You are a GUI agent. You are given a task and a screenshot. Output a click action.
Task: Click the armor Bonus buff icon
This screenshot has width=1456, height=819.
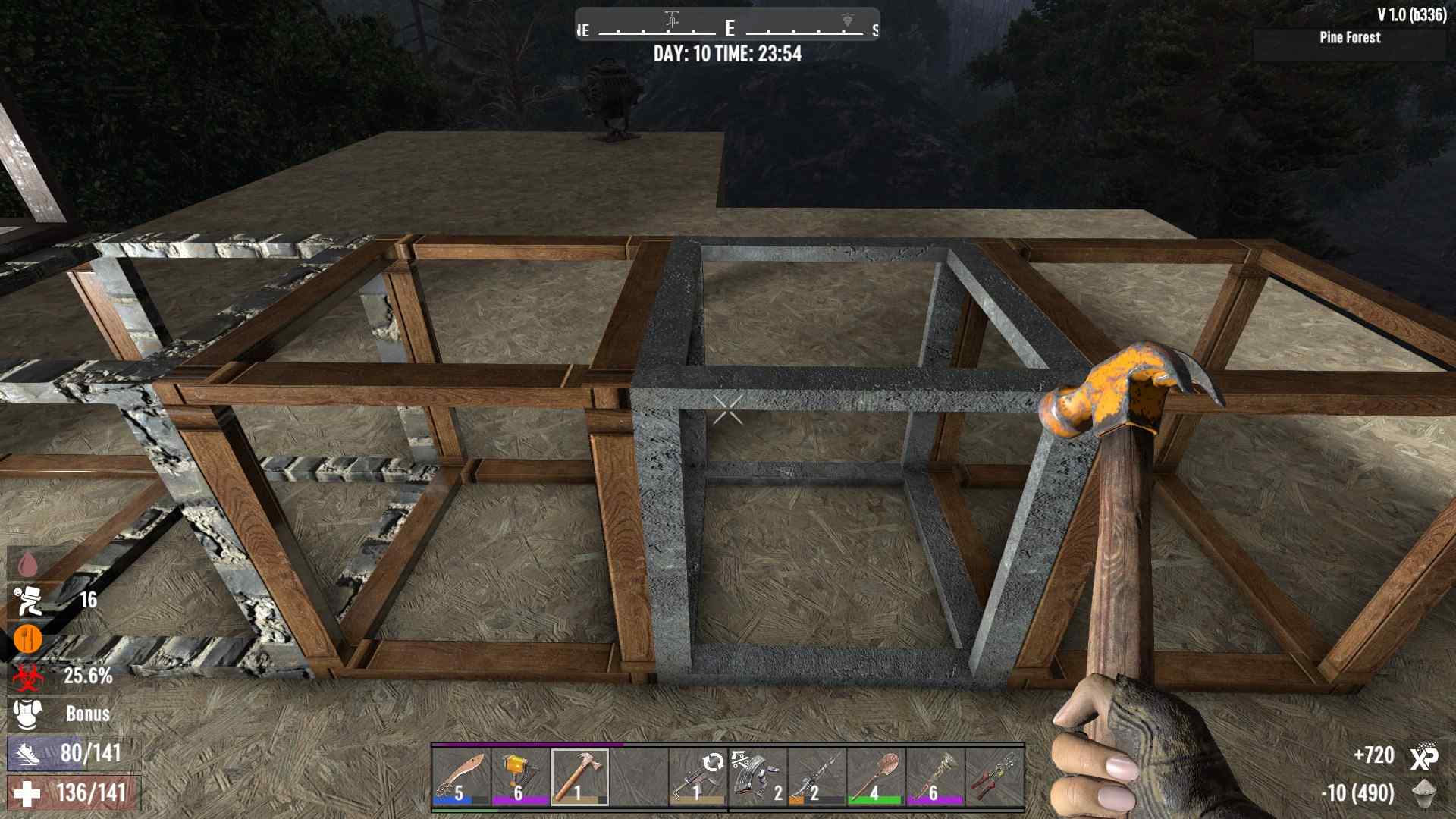(x=27, y=714)
